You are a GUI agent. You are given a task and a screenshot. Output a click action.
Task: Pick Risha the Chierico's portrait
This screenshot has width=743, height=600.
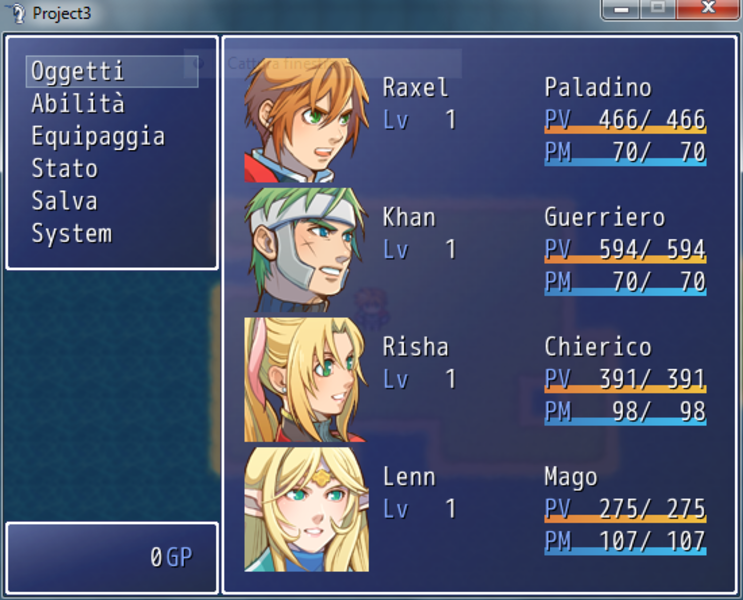point(306,380)
